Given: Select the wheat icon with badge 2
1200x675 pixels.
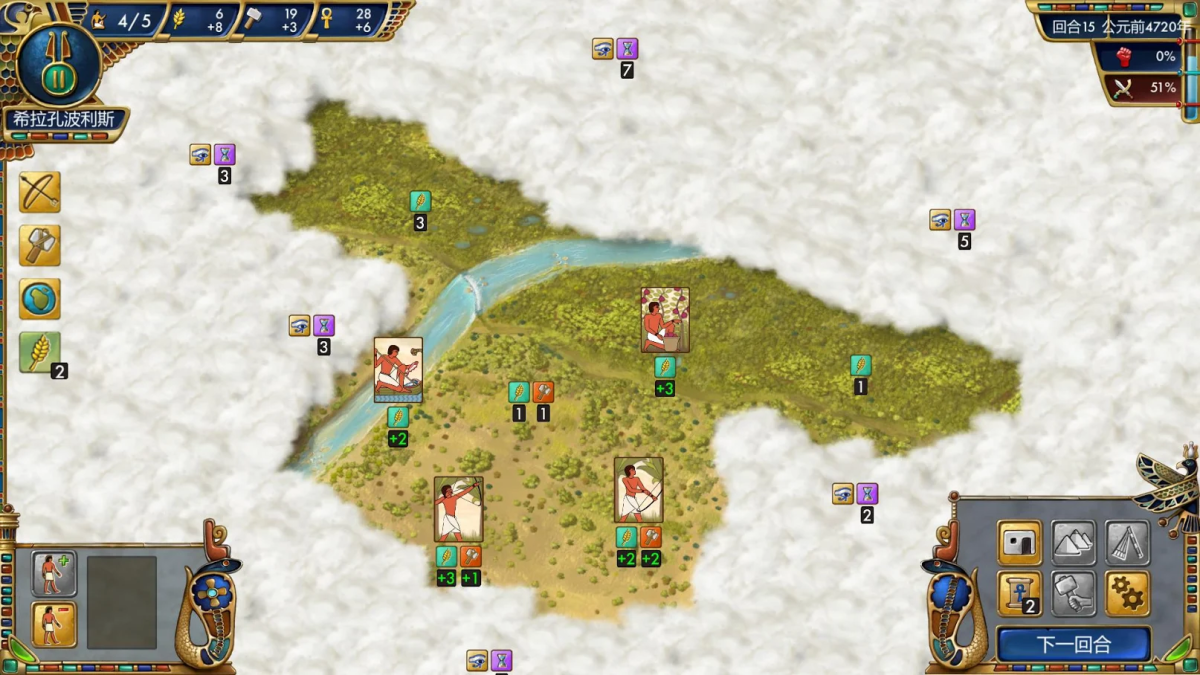Looking at the screenshot, I should pos(40,353).
